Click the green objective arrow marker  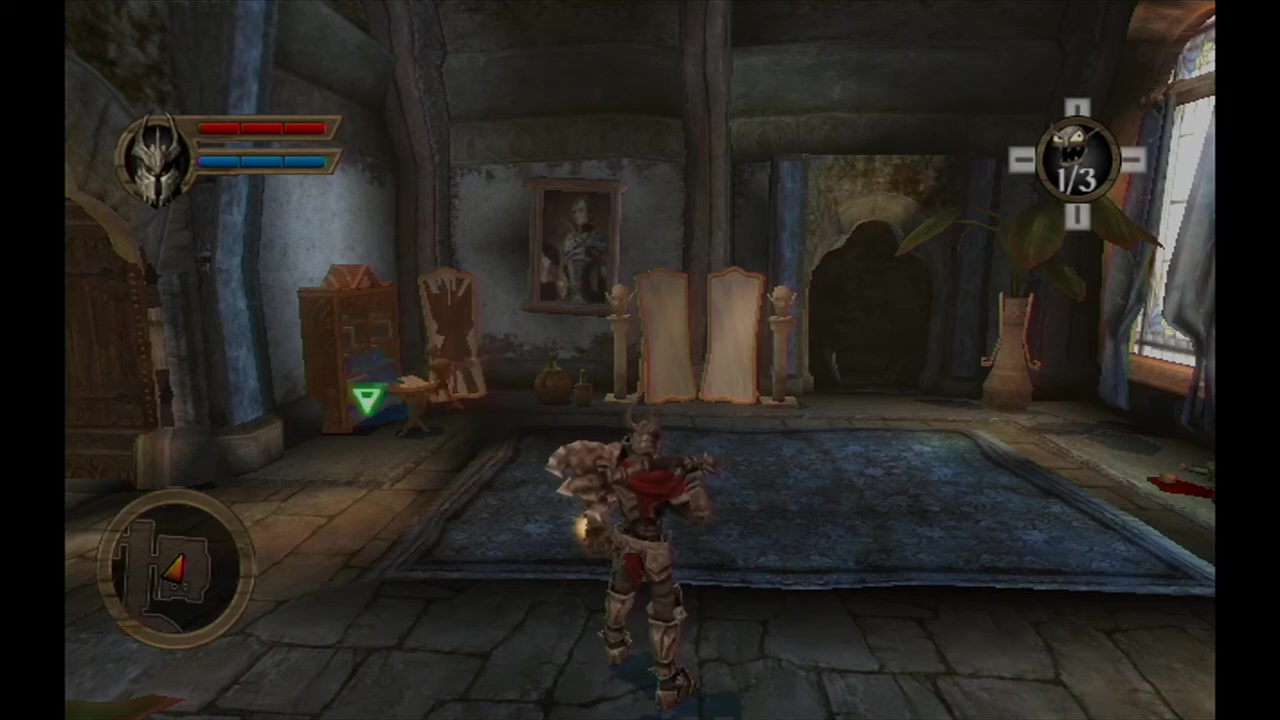click(367, 400)
